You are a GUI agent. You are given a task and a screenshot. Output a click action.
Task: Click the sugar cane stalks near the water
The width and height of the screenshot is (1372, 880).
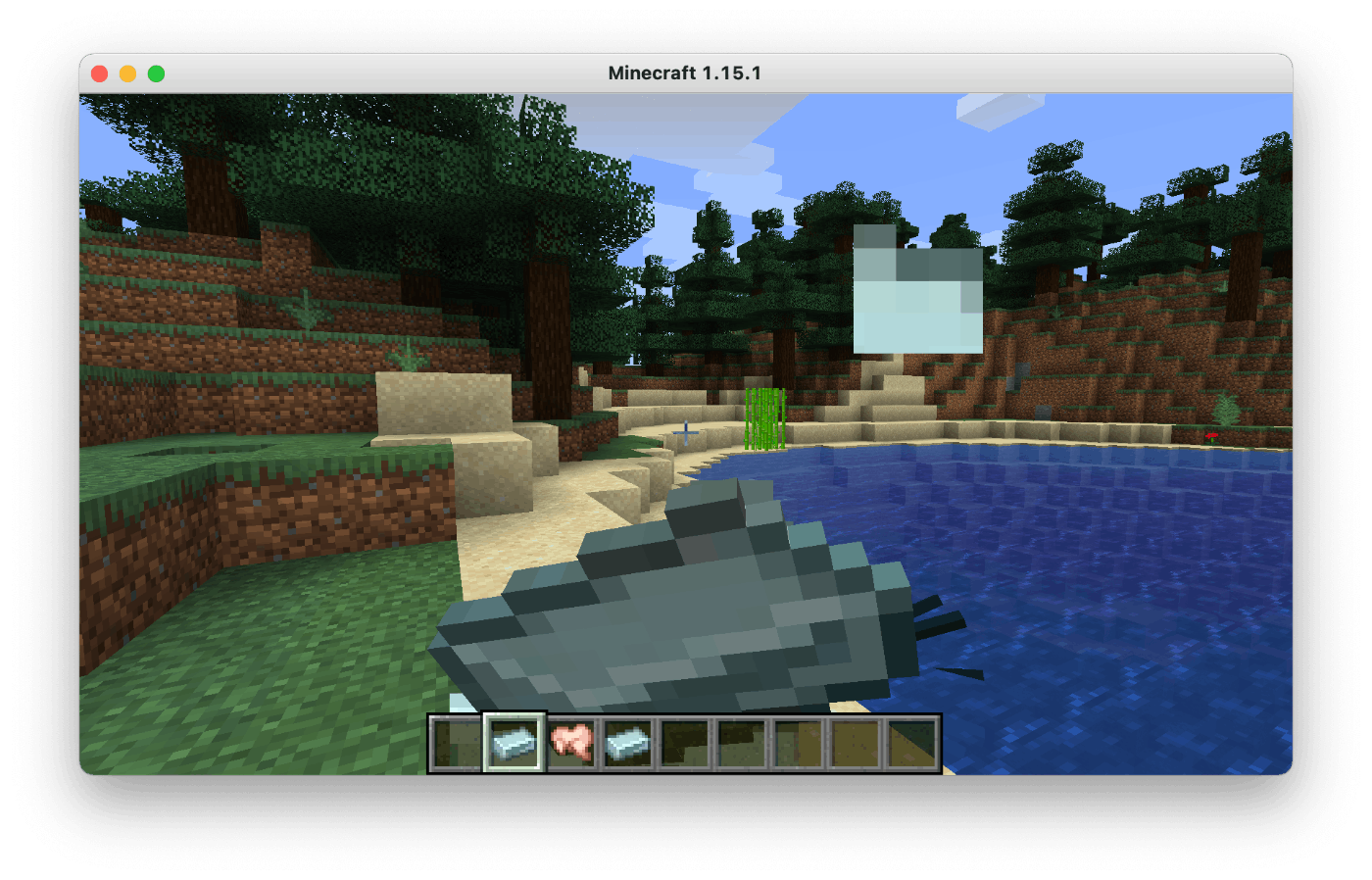[766, 416]
